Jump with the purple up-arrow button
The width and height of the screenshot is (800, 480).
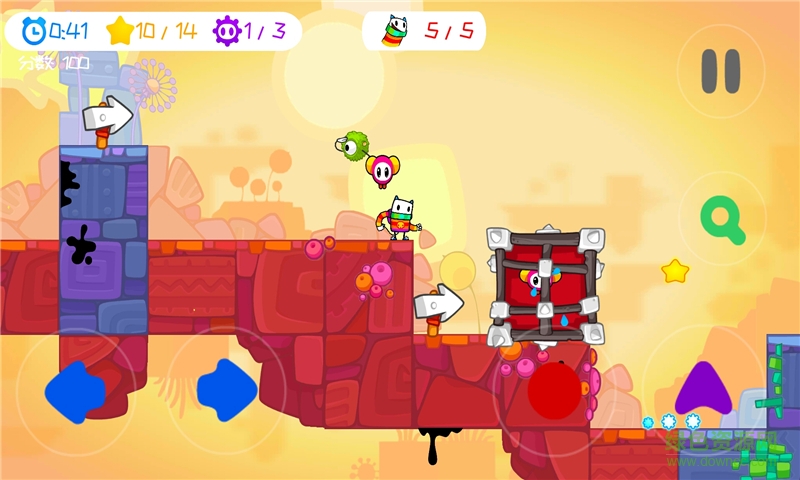coord(703,389)
